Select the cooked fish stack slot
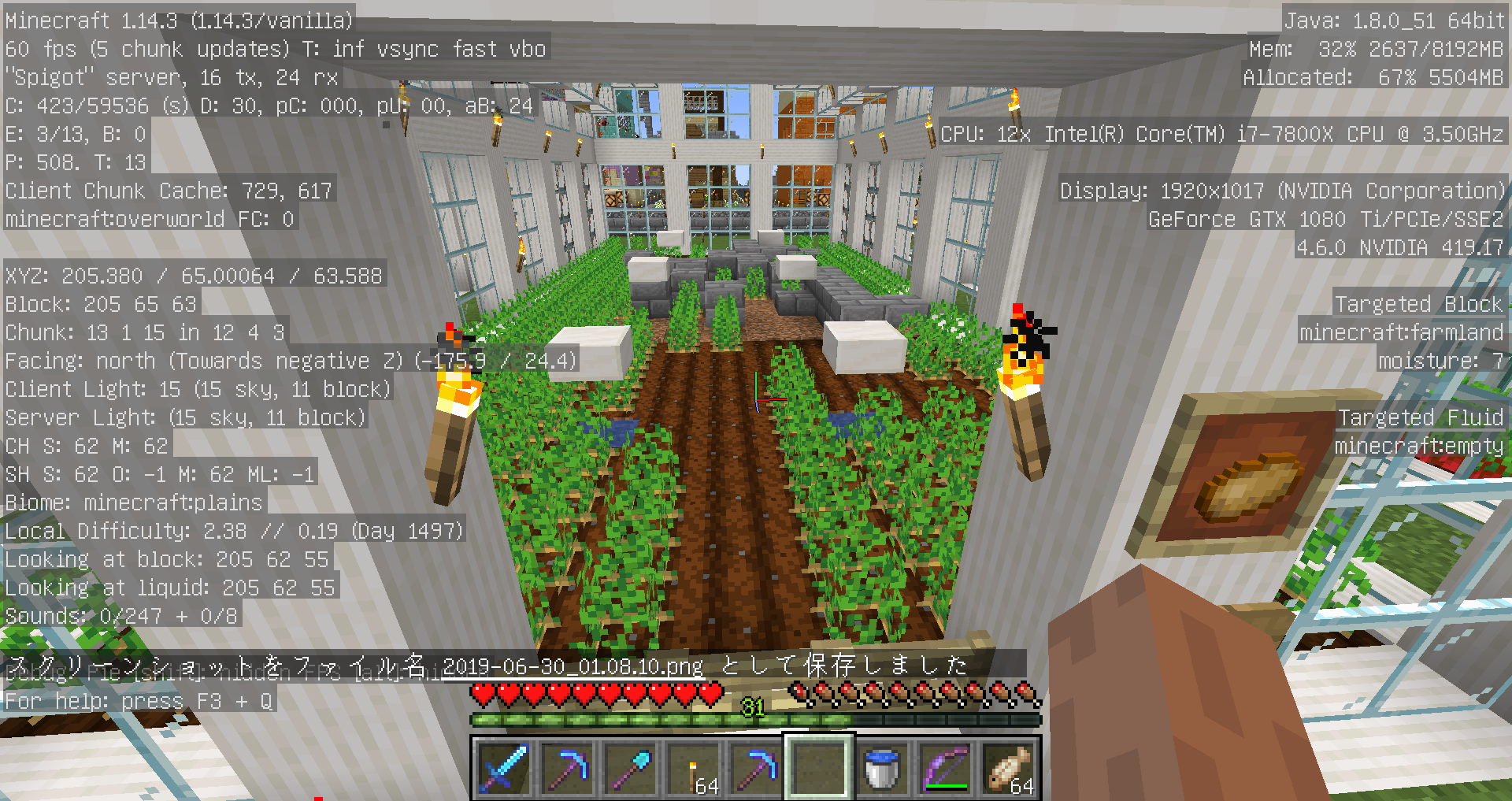This screenshot has width=1512, height=801. (x=1008, y=768)
